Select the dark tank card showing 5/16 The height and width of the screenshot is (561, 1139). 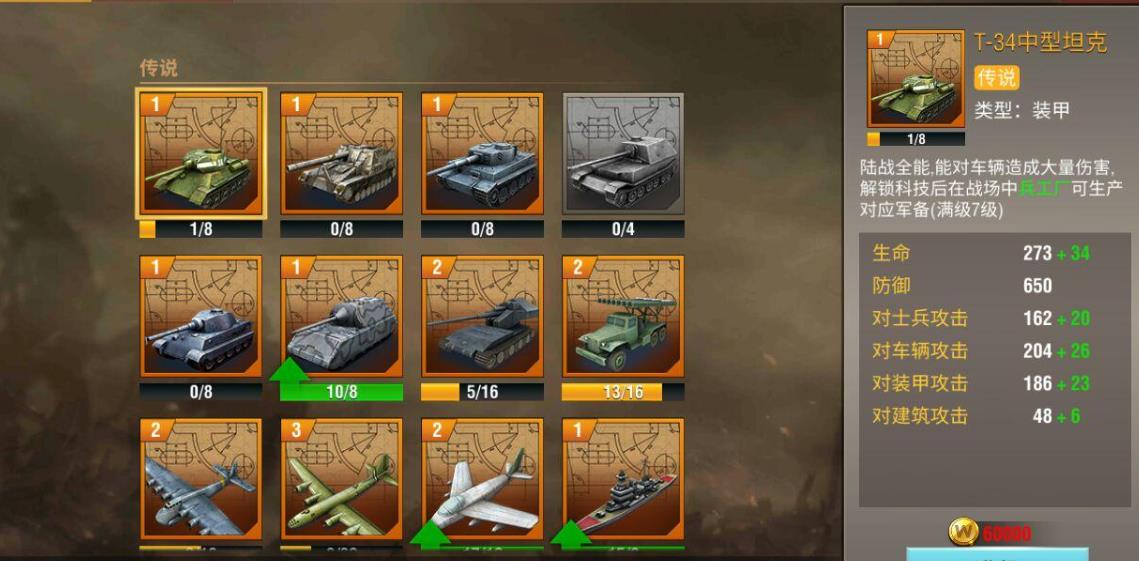pyautogui.click(x=482, y=316)
